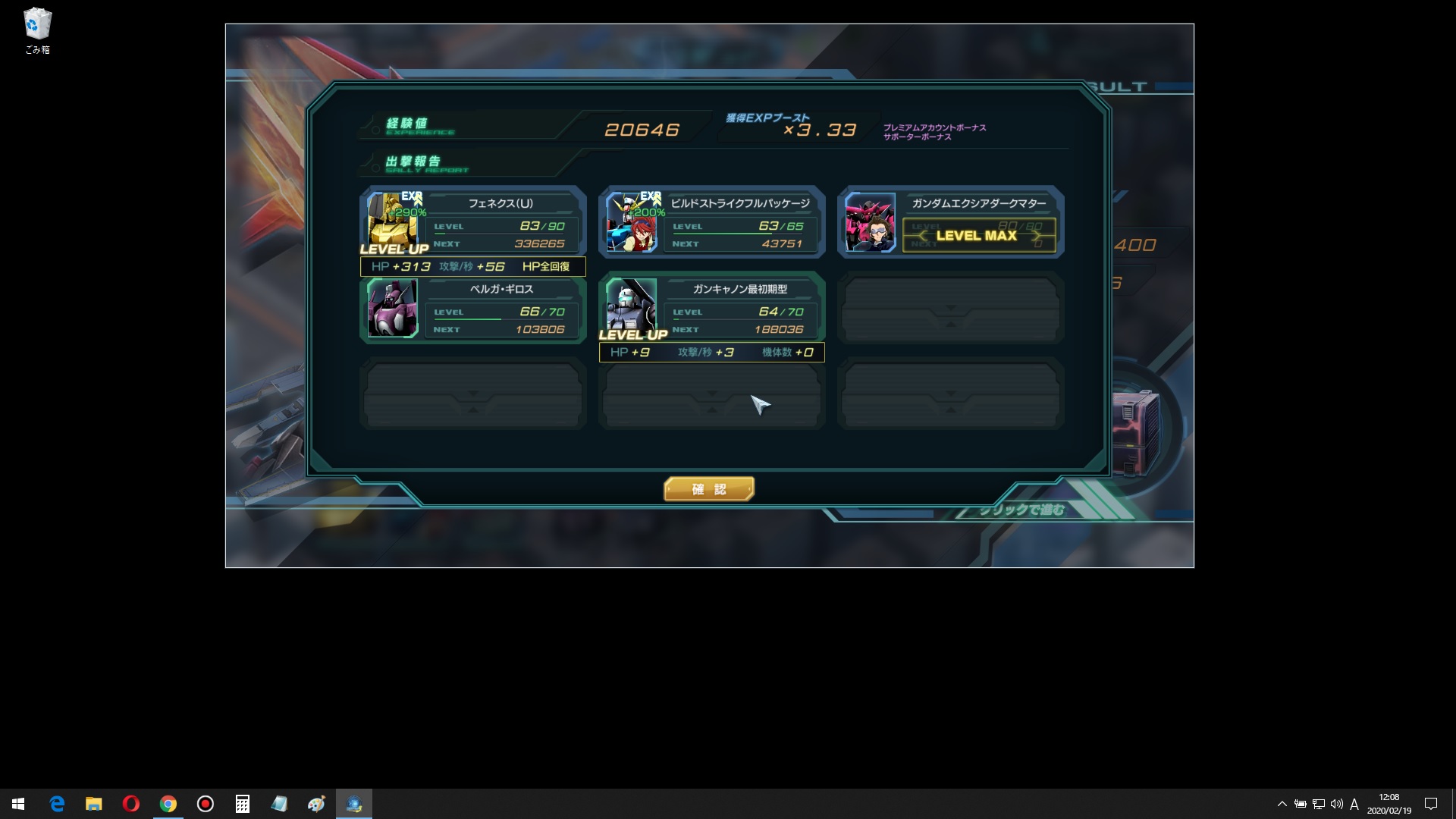This screenshot has height=819, width=1456.
Task: Open the Windows Start menu
Action: [18, 804]
